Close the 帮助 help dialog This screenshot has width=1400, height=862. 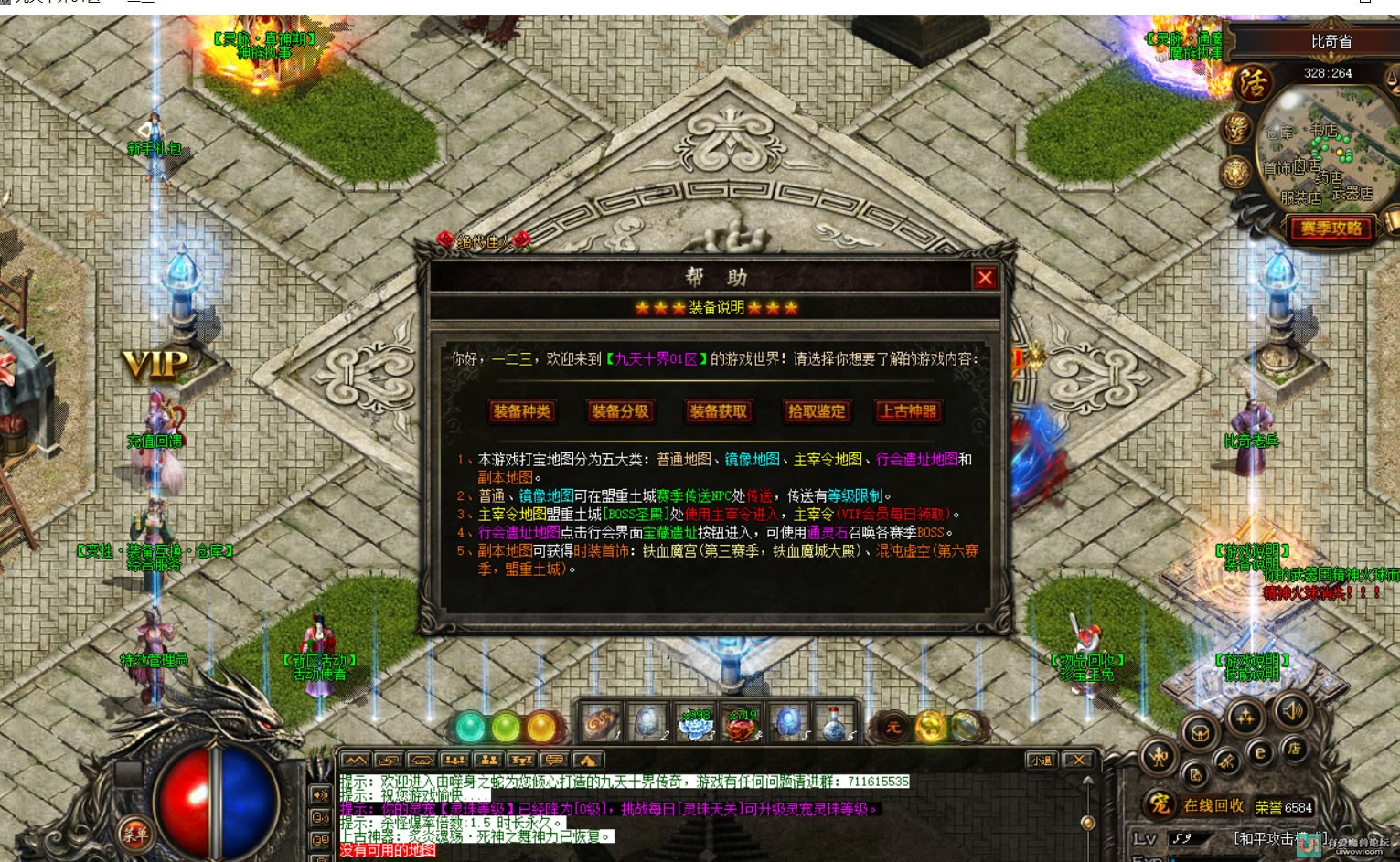984,278
